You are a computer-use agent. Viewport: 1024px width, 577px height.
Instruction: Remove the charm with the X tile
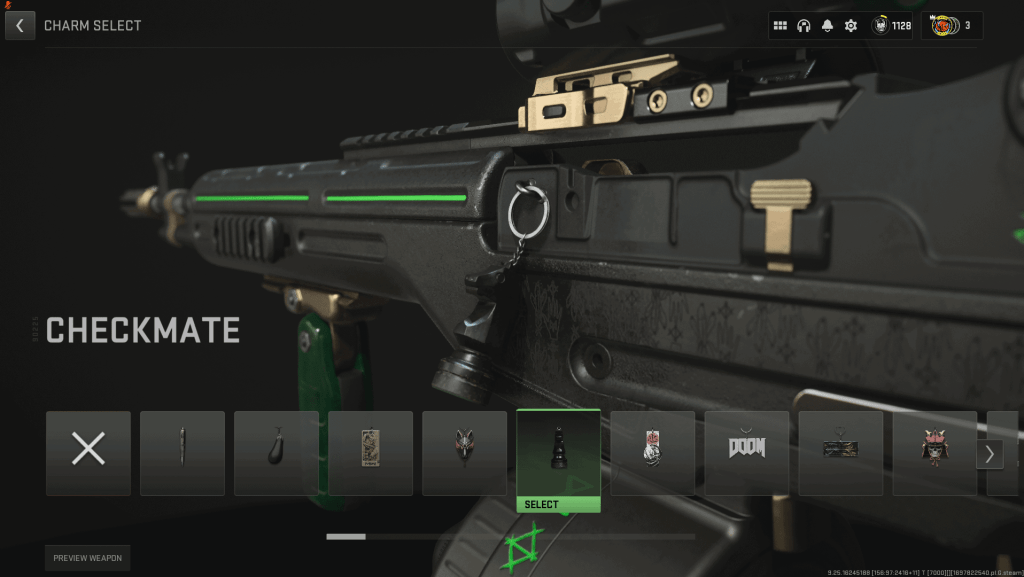pyautogui.click(x=88, y=453)
